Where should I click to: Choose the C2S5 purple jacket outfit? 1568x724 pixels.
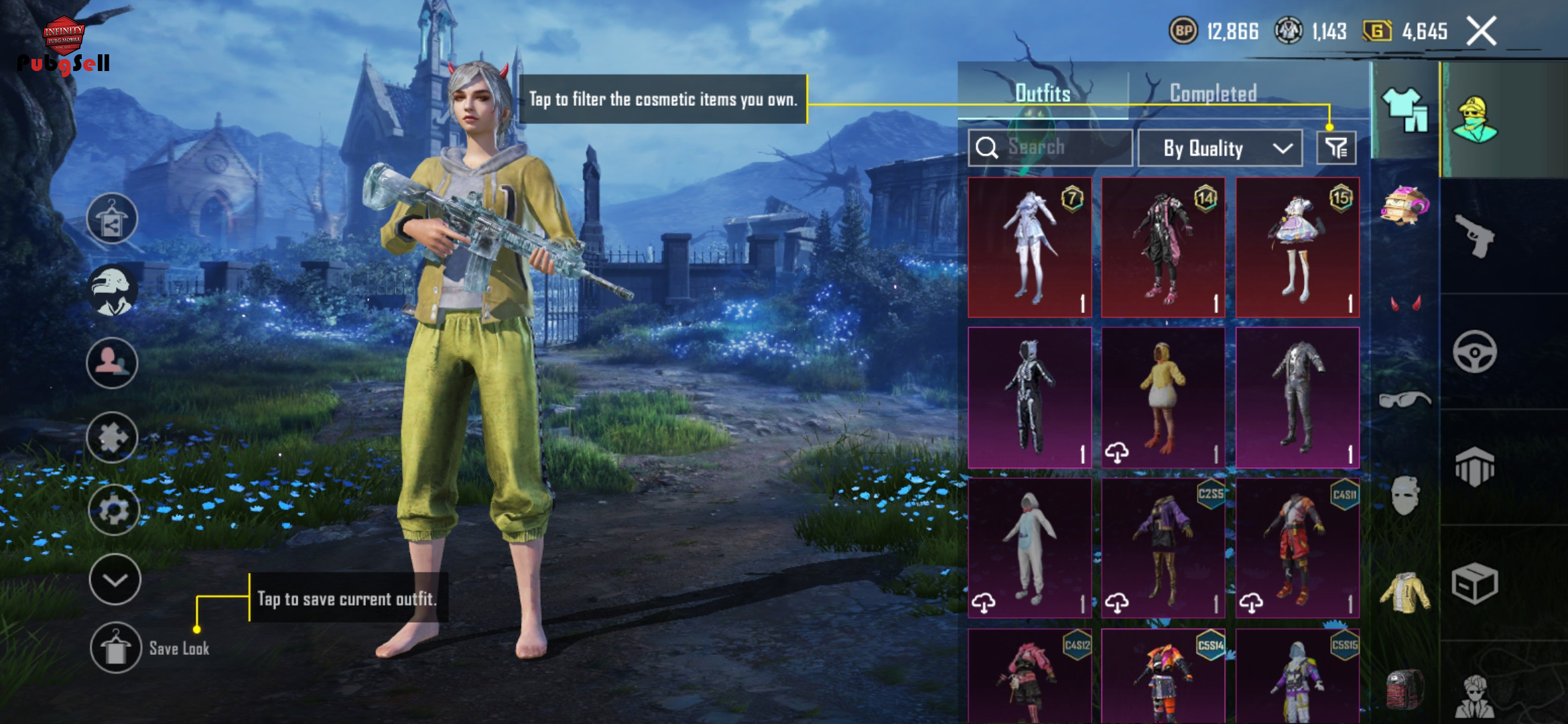pyautogui.click(x=1163, y=548)
